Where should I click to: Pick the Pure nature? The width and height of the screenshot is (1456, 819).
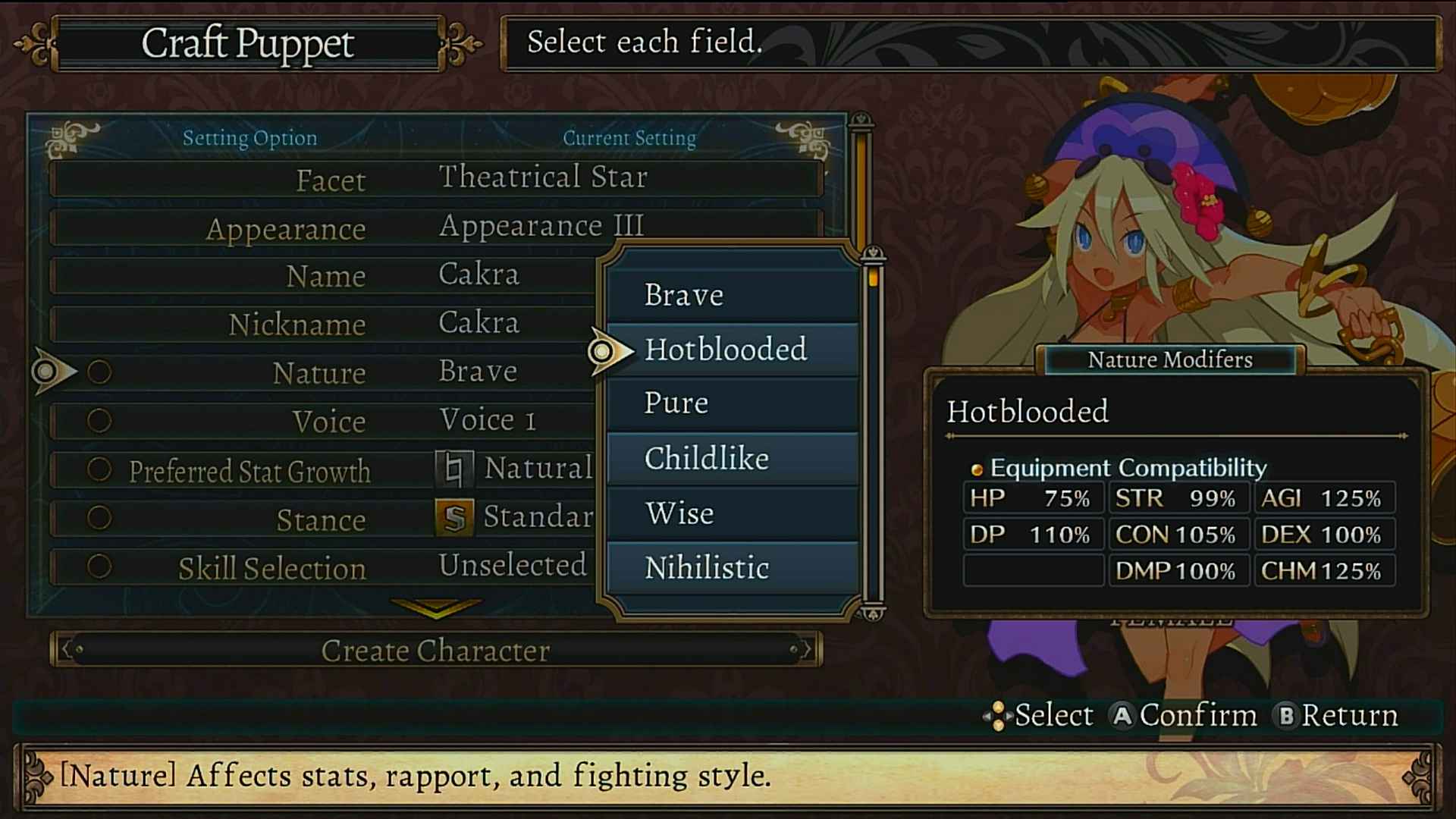[x=732, y=403]
